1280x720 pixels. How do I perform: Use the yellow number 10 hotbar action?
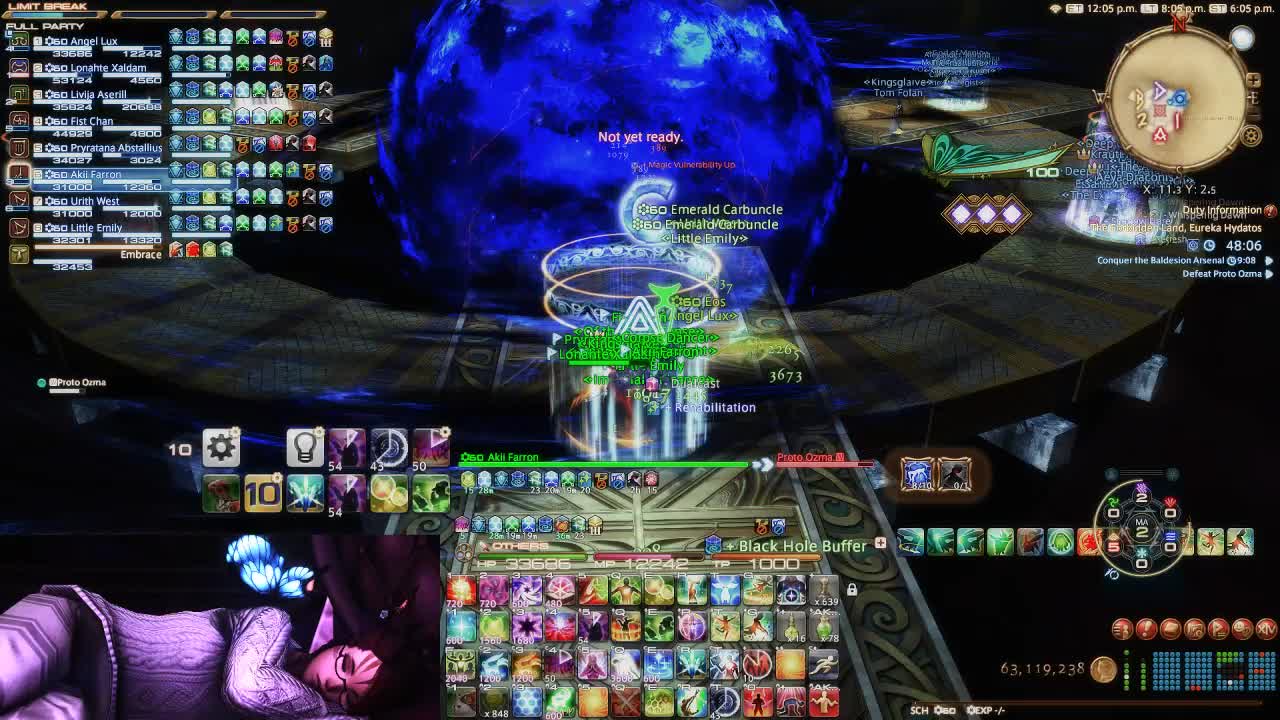click(262, 492)
